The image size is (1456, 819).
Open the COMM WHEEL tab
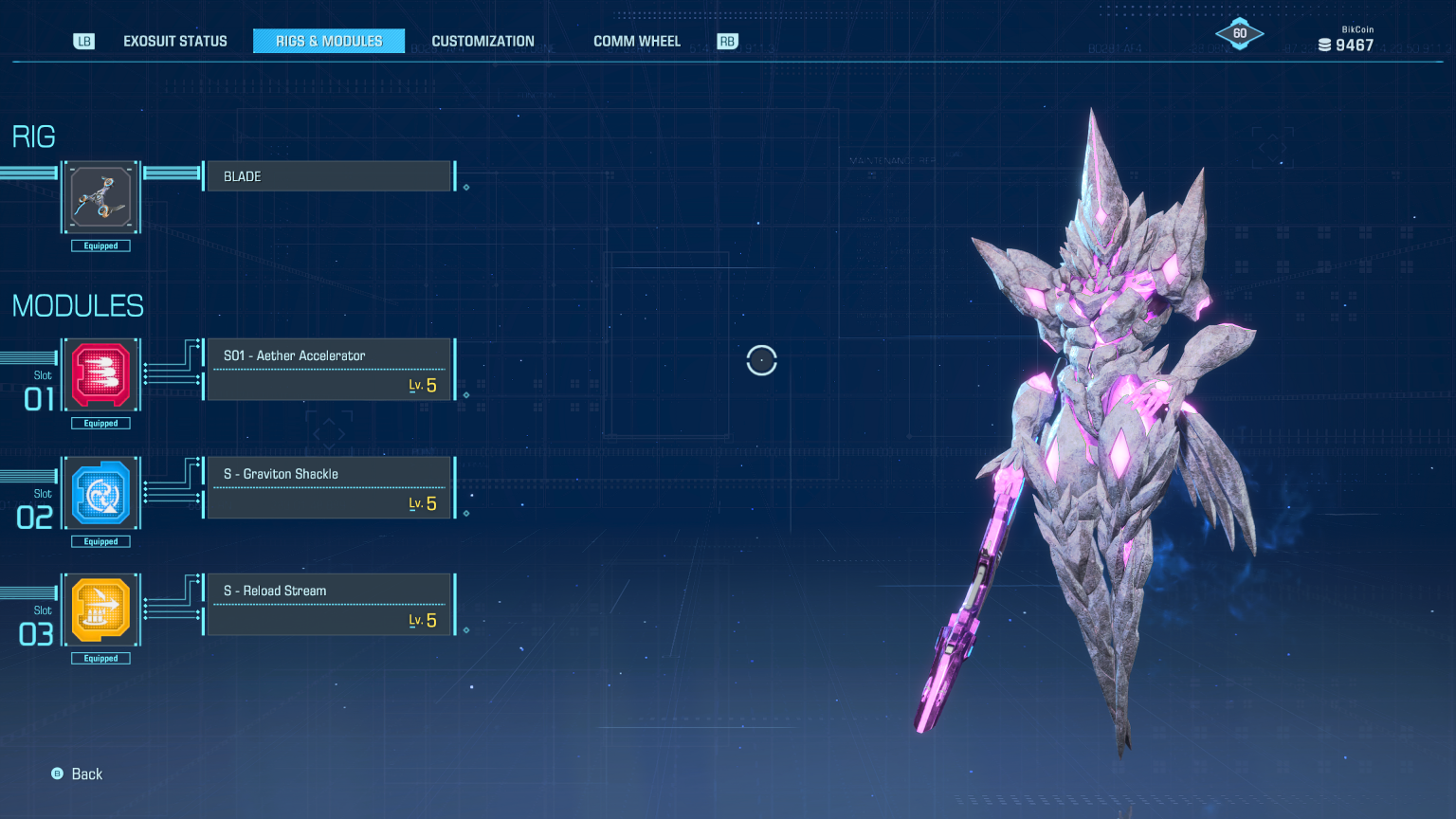(x=636, y=41)
